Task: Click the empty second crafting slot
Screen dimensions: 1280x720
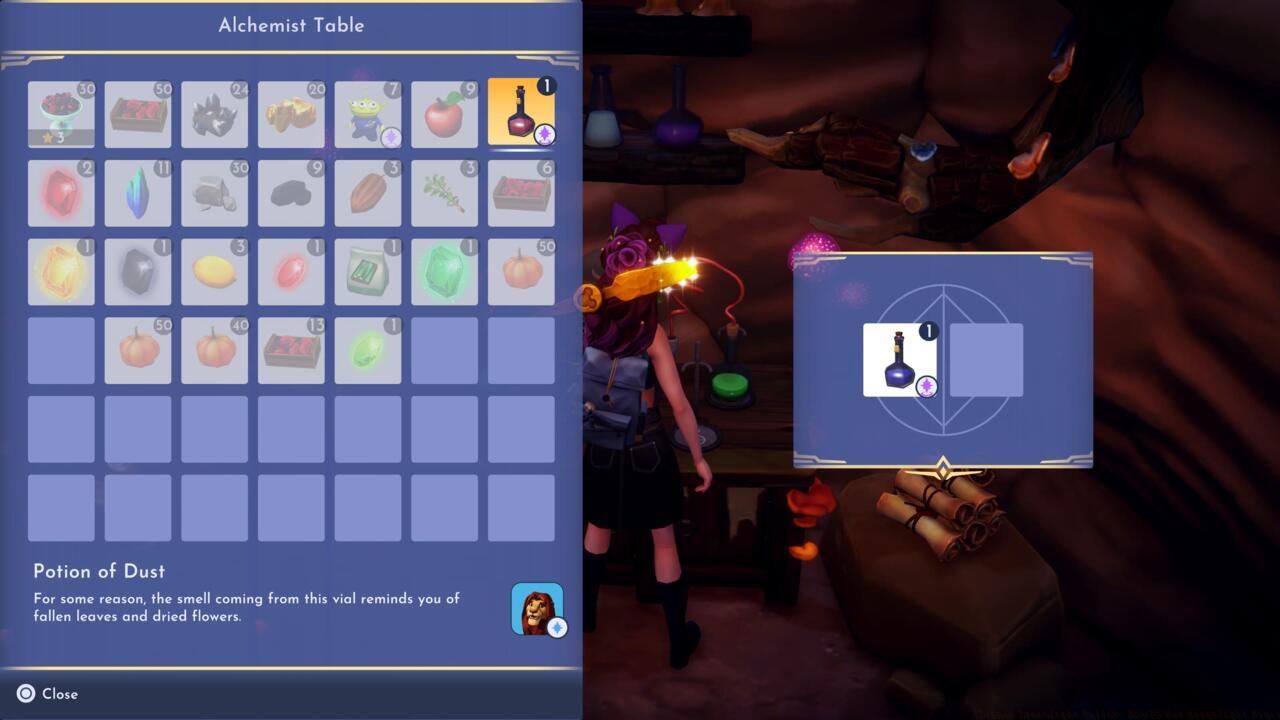Action: (x=988, y=360)
